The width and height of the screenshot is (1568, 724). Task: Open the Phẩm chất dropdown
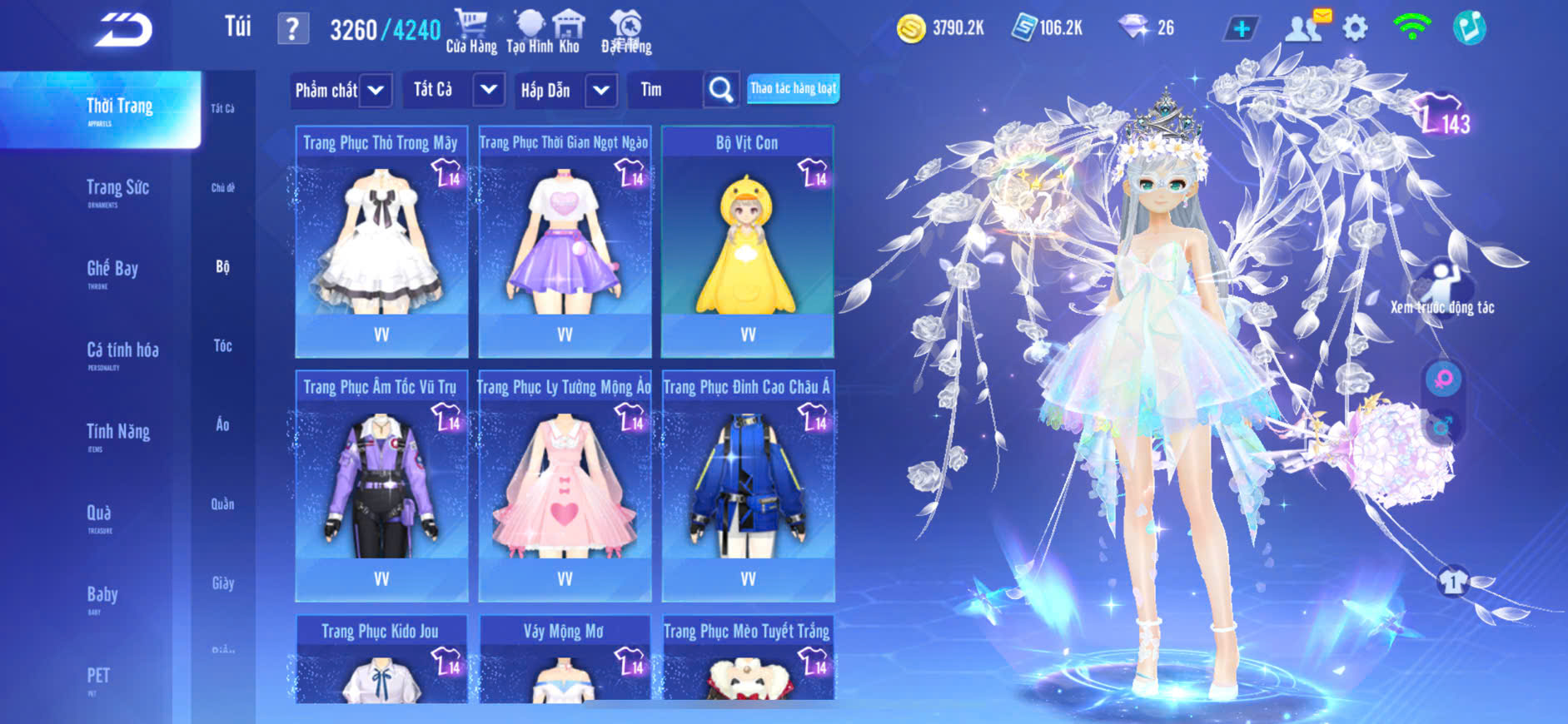tap(341, 90)
